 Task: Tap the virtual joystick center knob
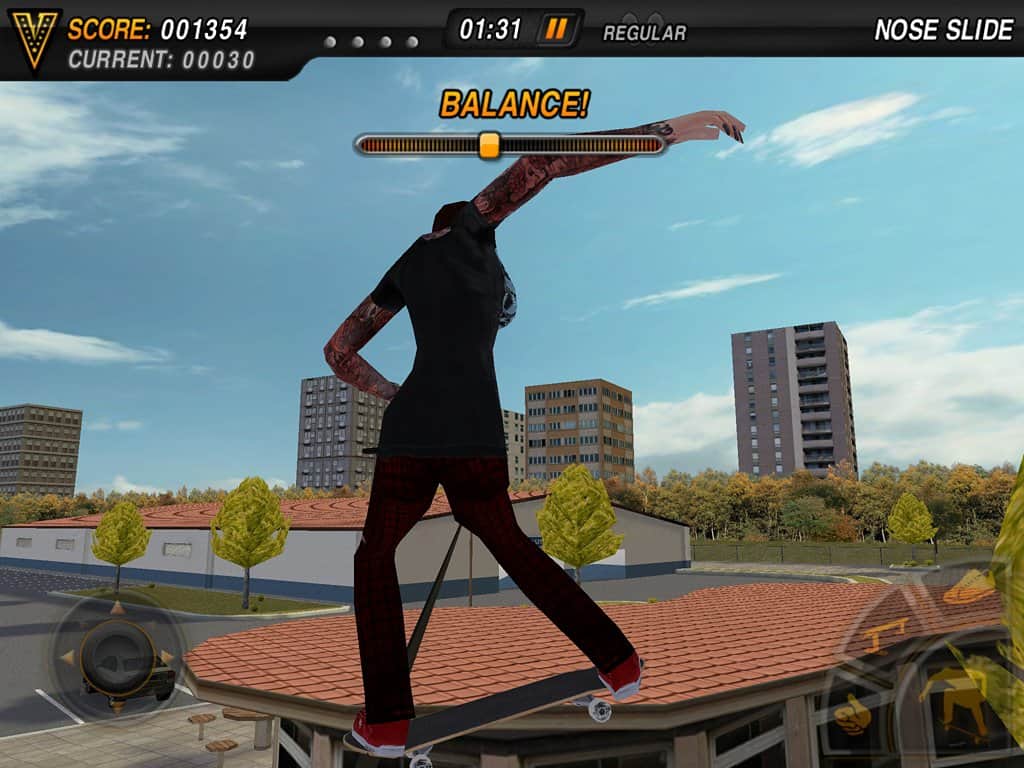tap(117, 657)
